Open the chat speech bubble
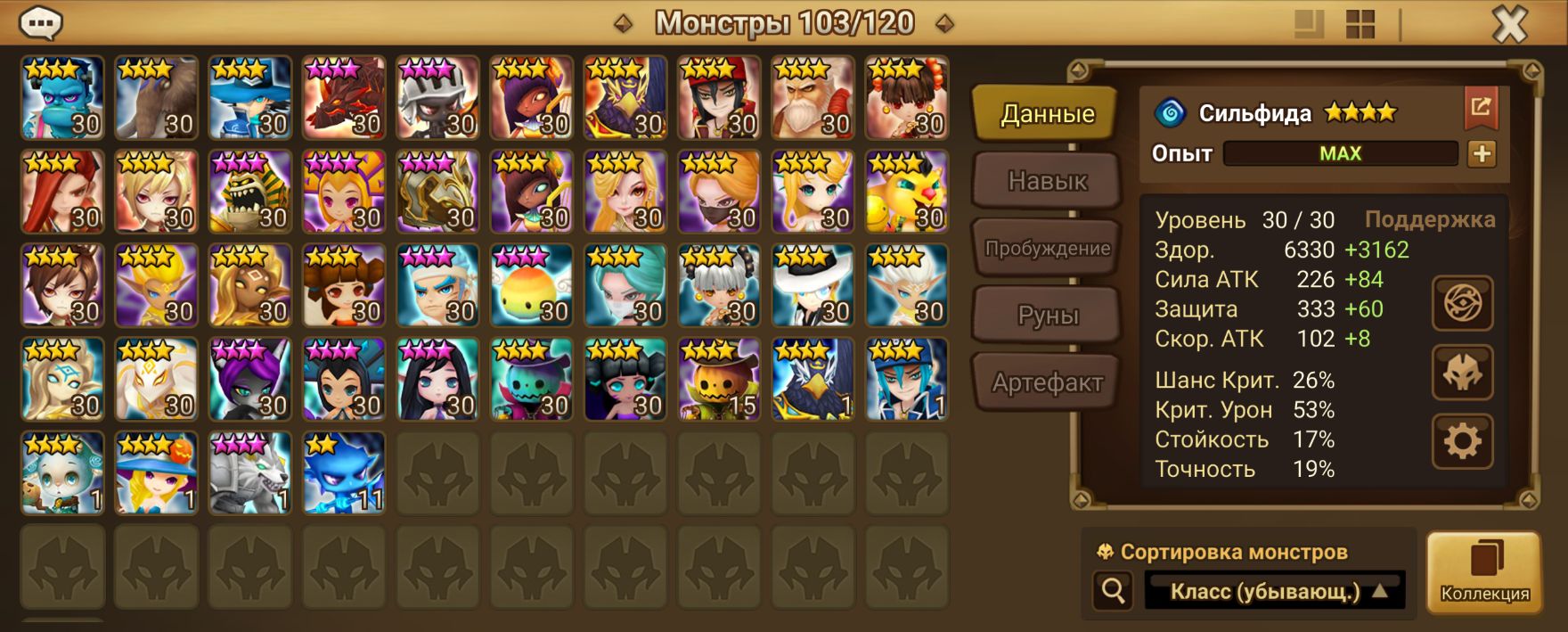This screenshot has width=1568, height=632. tap(41, 23)
